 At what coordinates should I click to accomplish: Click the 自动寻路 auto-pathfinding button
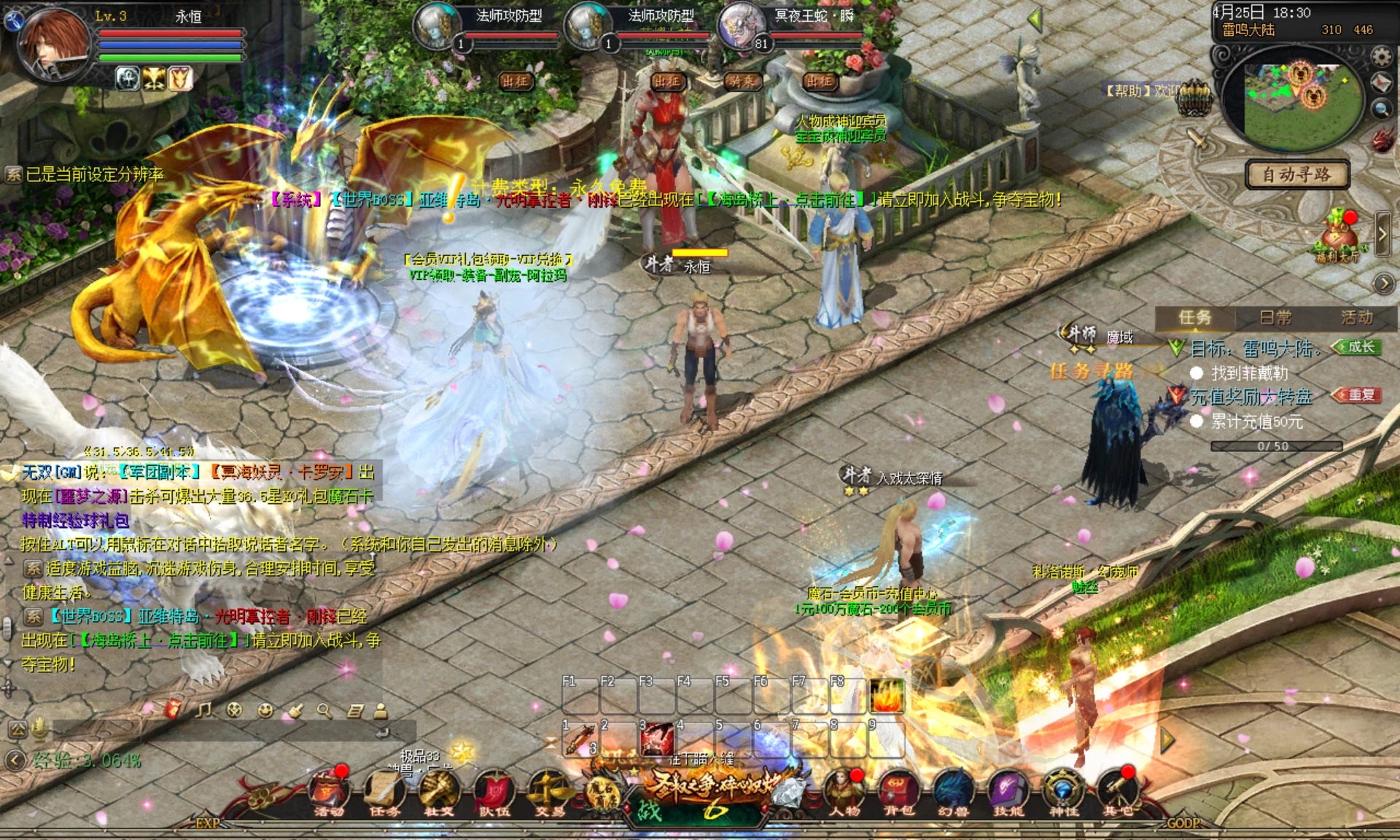1296,174
